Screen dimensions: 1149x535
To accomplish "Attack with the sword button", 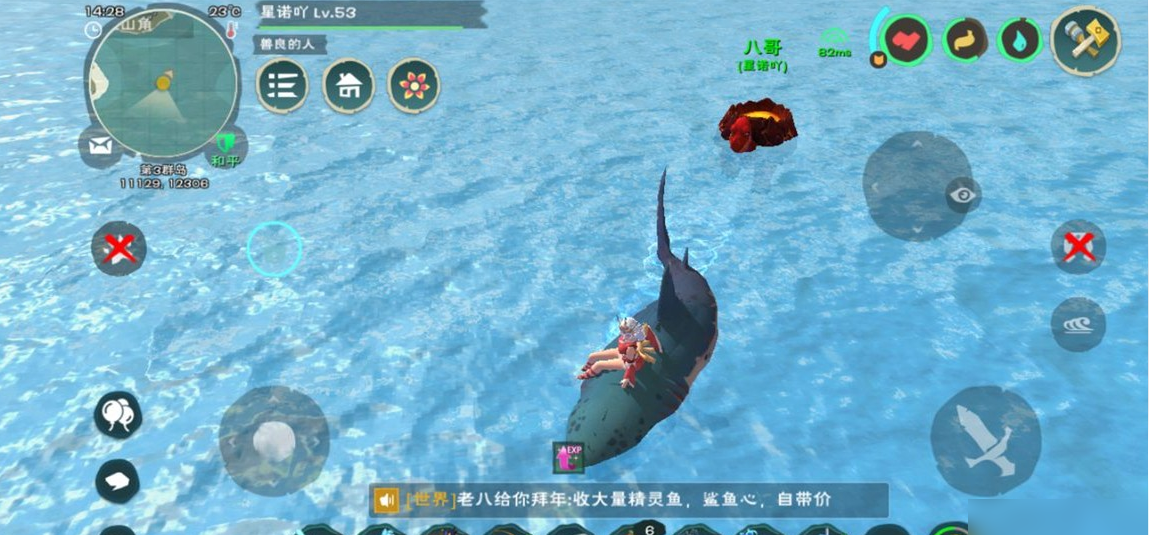I will click(x=985, y=440).
